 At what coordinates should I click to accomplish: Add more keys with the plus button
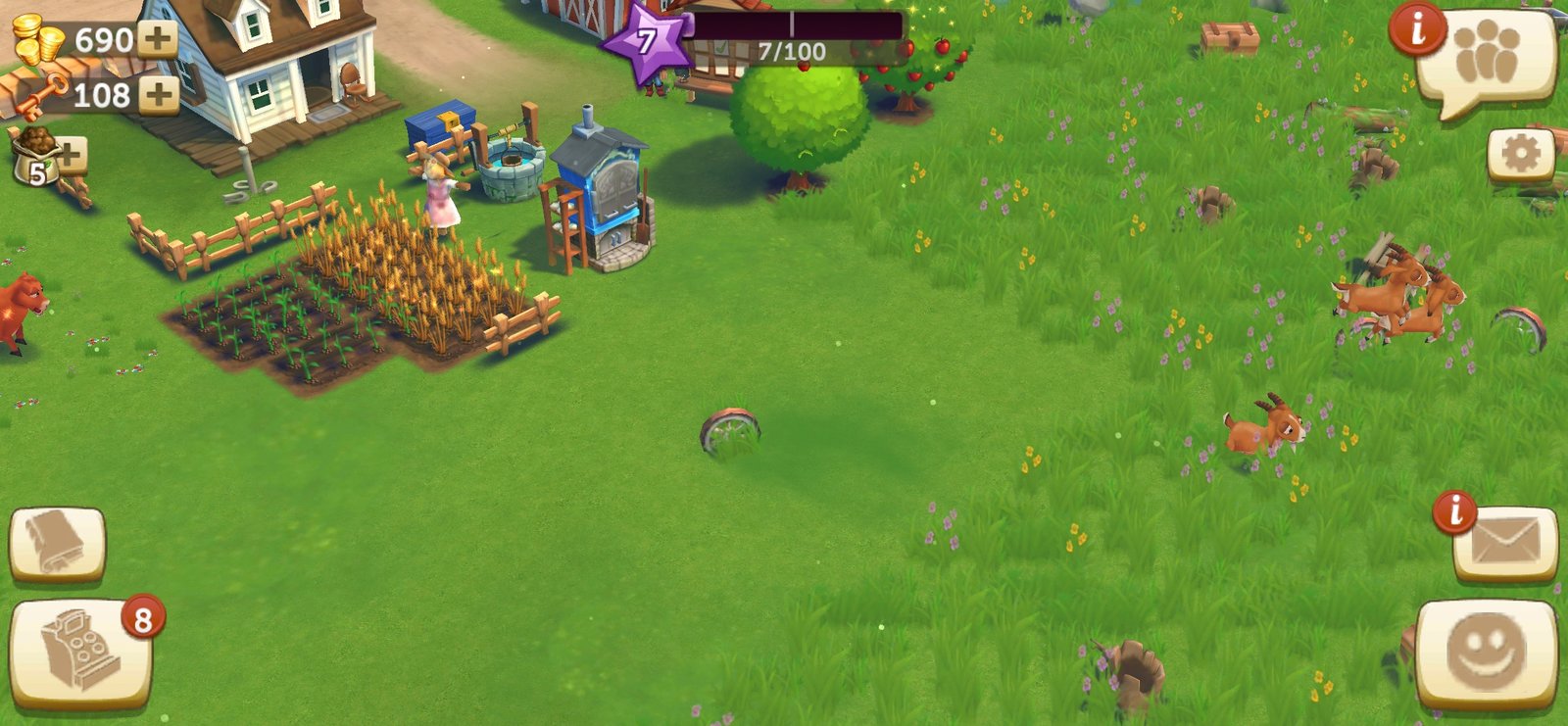tap(157, 95)
